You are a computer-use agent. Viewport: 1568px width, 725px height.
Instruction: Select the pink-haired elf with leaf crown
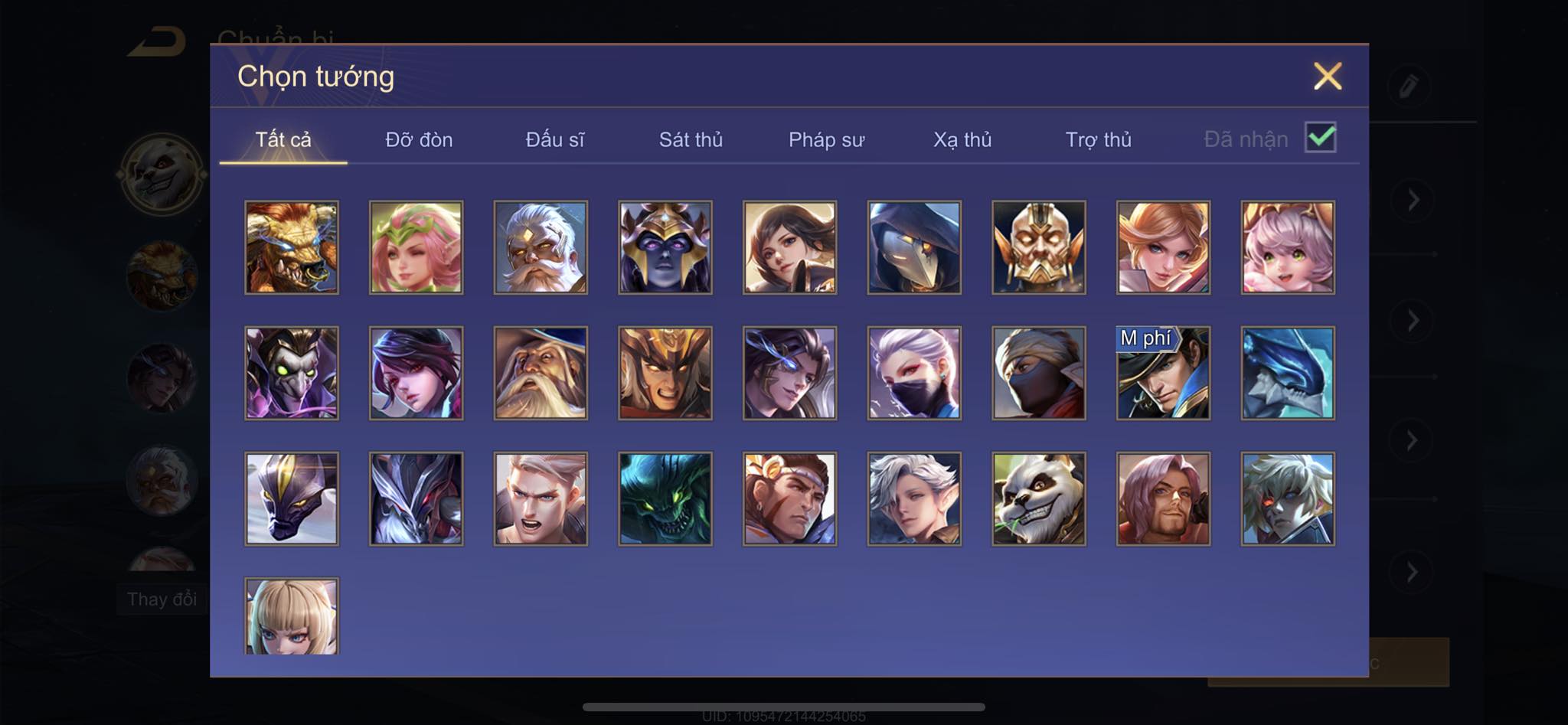(416, 247)
